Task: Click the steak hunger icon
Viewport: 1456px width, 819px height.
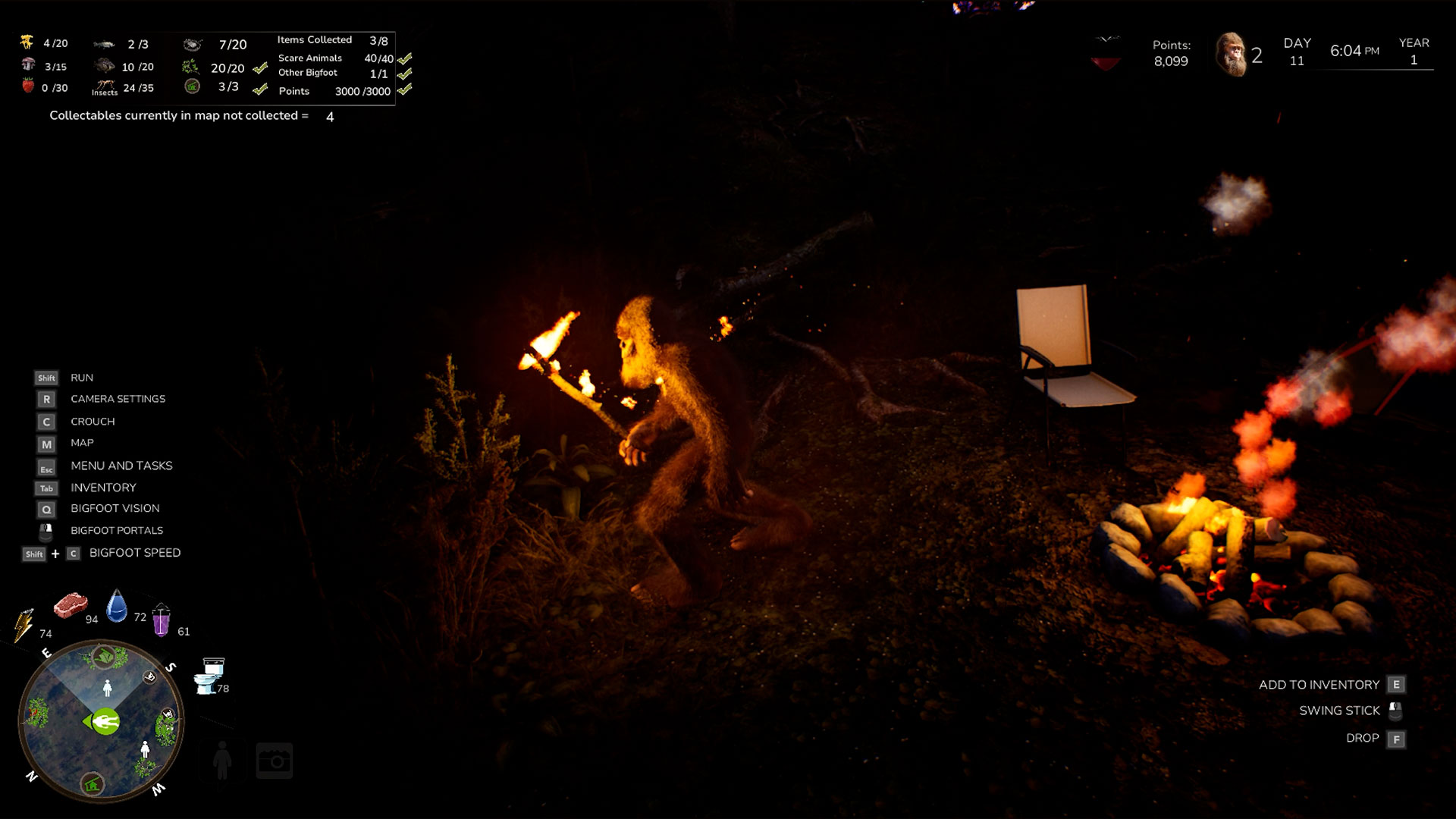Action: pos(71,605)
